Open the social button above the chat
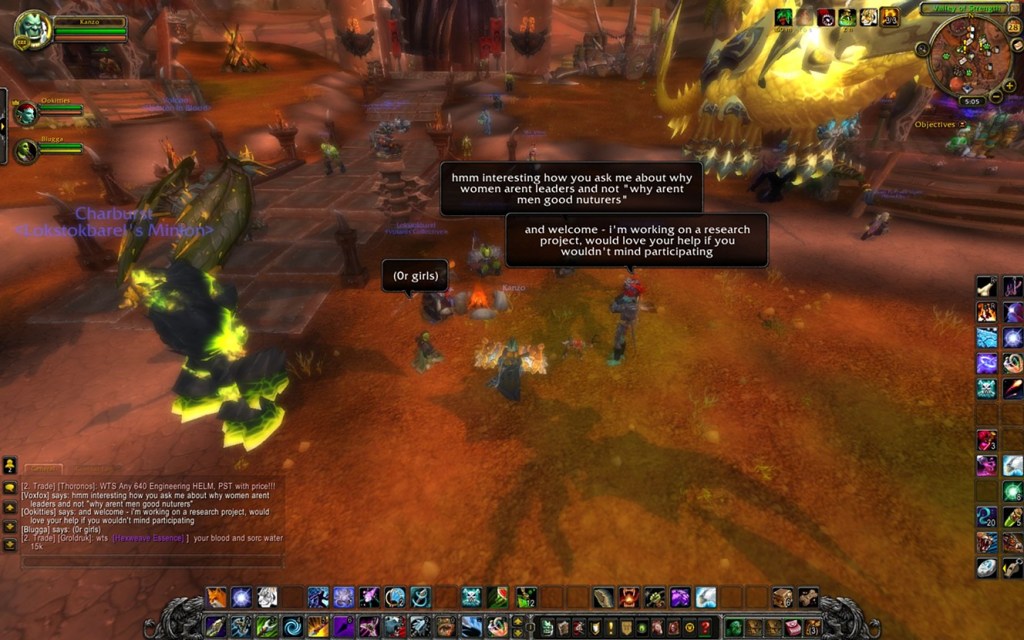Image resolution: width=1024 pixels, height=640 pixels. click(x=9, y=465)
